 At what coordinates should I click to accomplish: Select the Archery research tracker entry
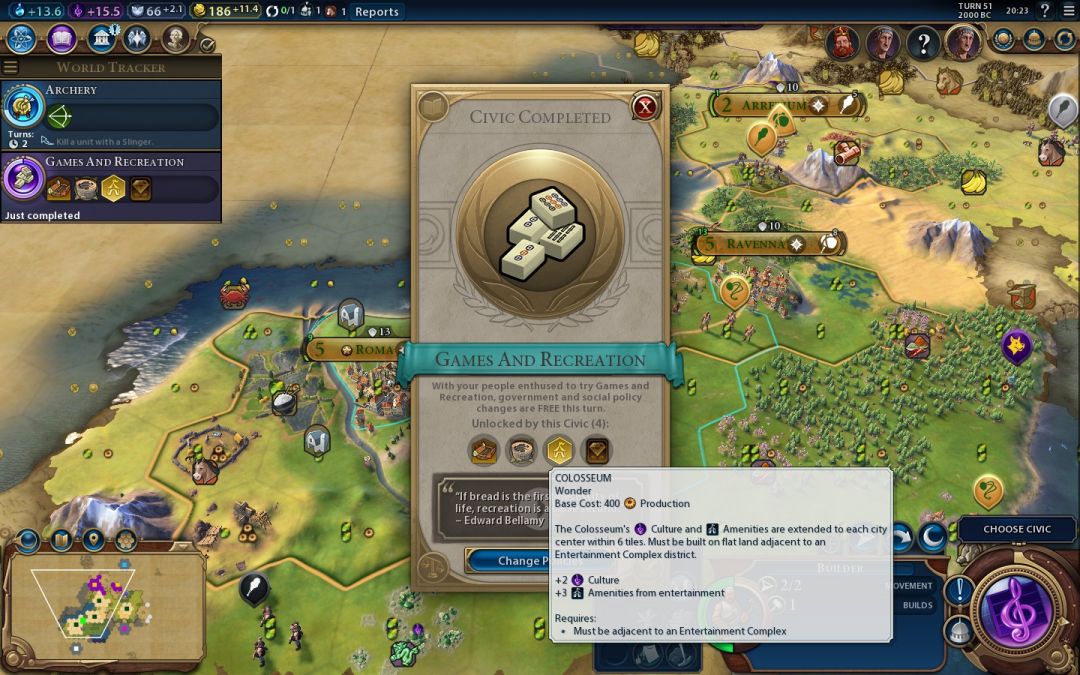[110, 111]
